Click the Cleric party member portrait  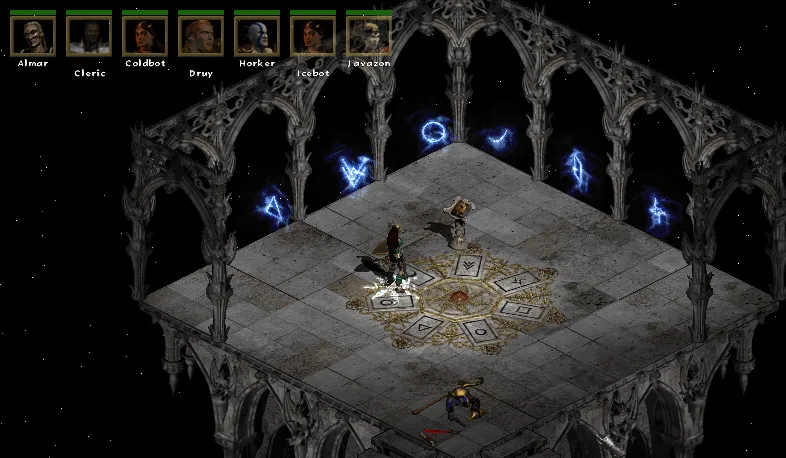click(x=88, y=35)
